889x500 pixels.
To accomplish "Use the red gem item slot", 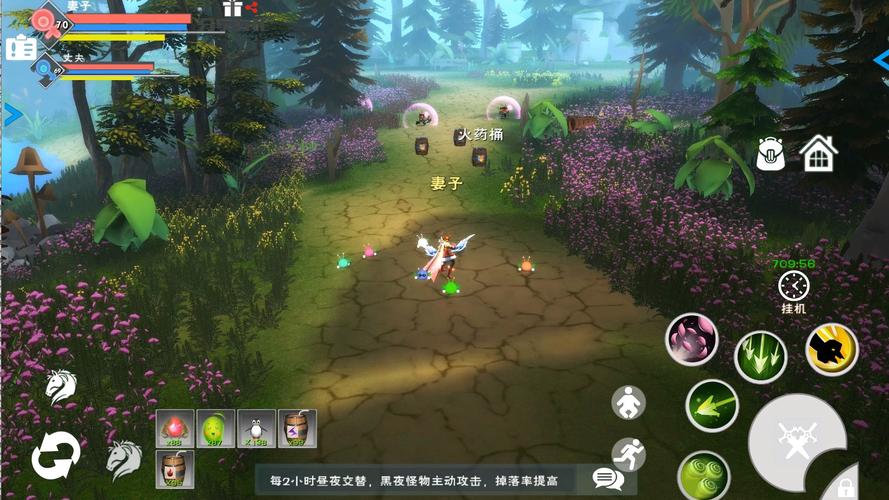I will 175,428.
